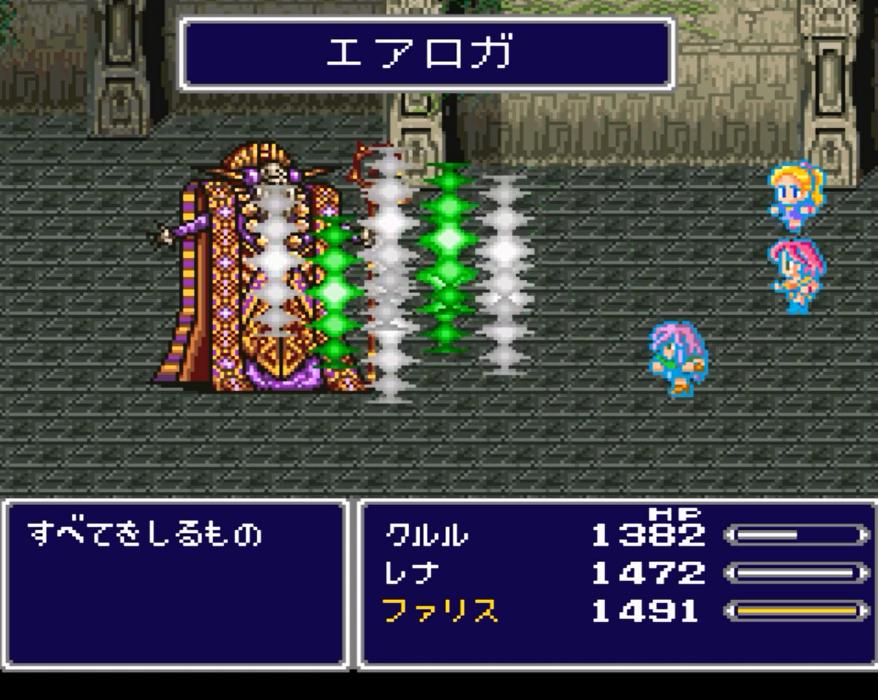
Task: Choose party member クルル in status list
Action: 427,536
